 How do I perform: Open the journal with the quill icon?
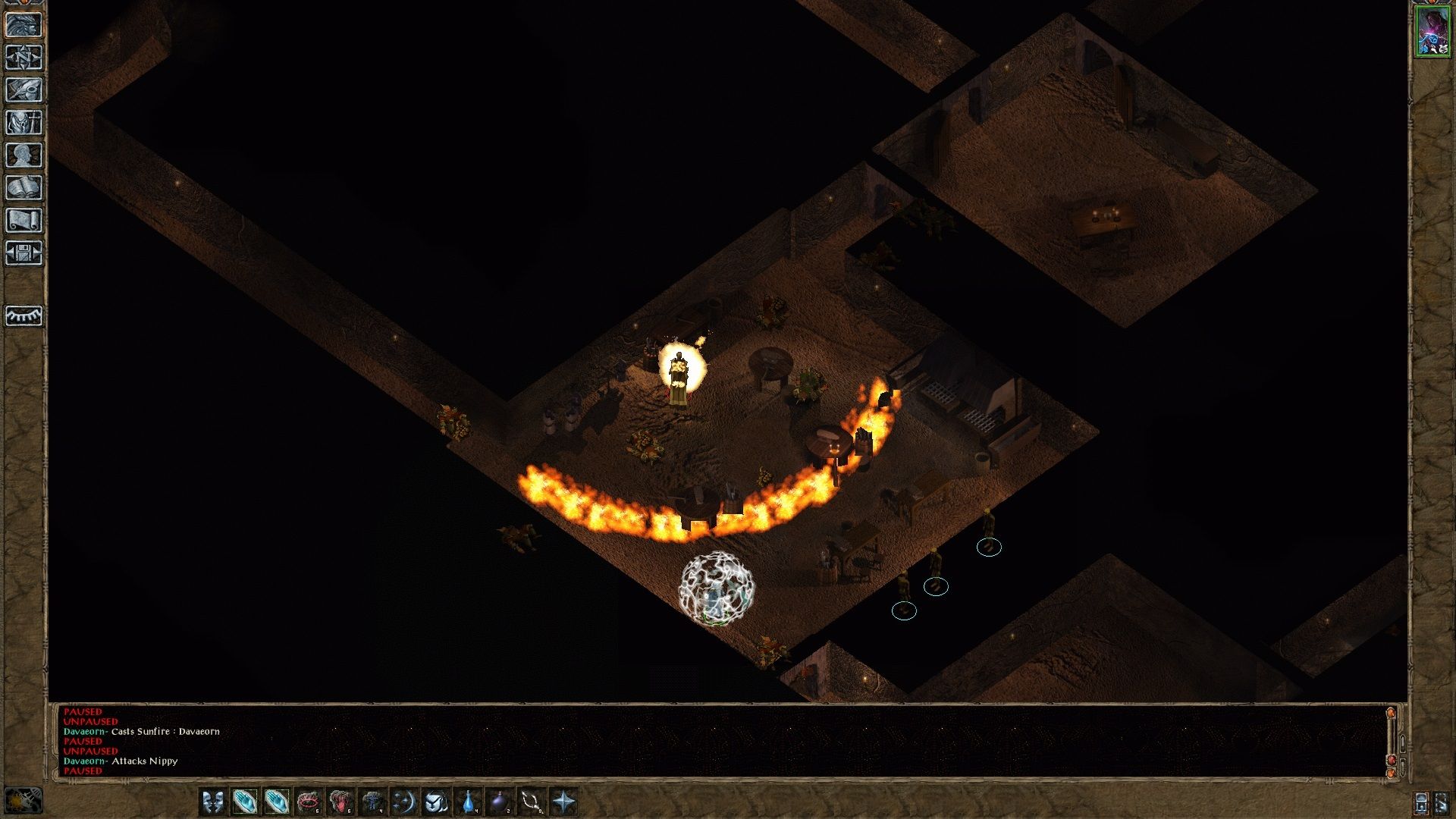coord(25,89)
